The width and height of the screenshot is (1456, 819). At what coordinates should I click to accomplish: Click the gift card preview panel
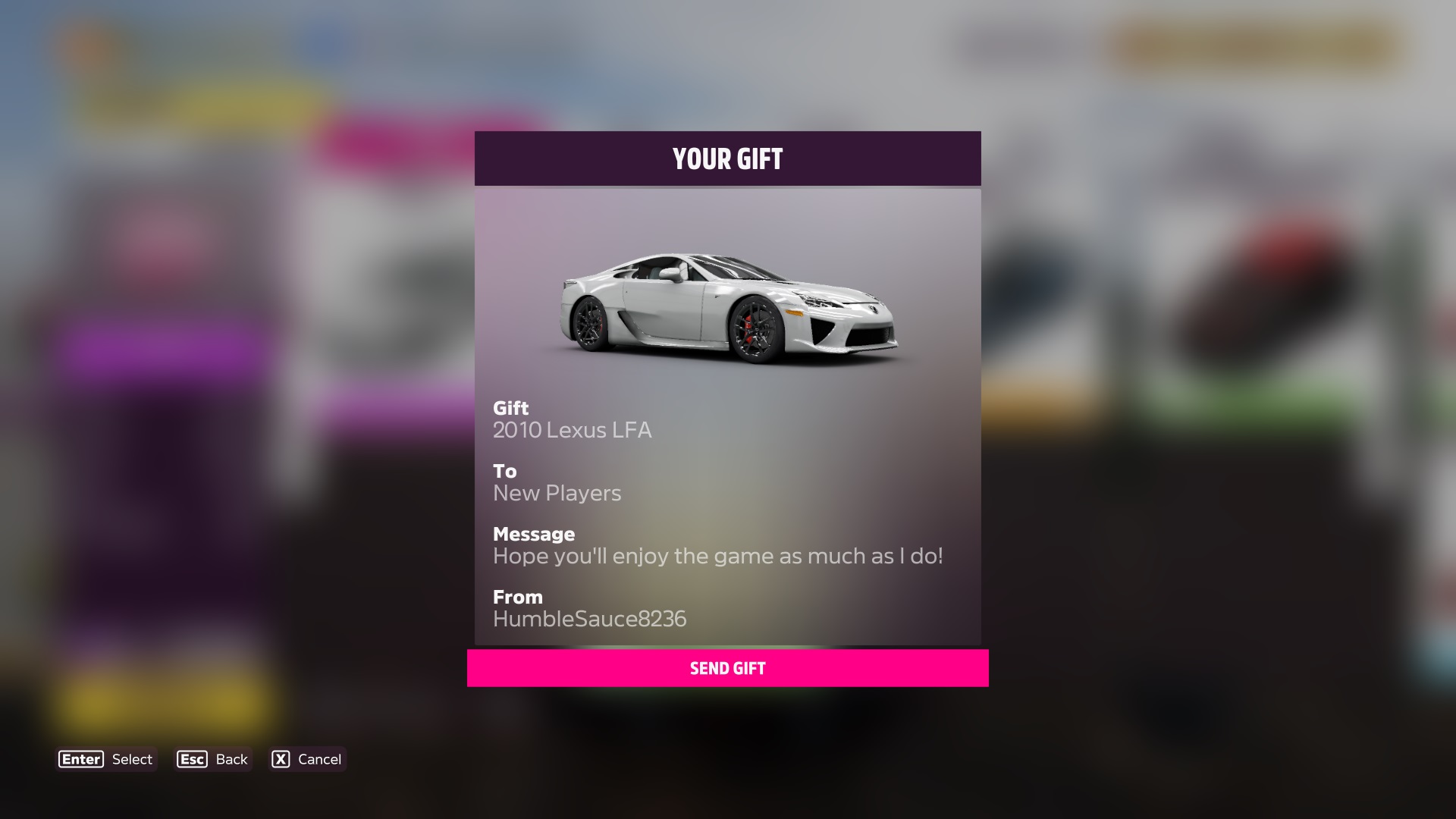click(x=727, y=413)
